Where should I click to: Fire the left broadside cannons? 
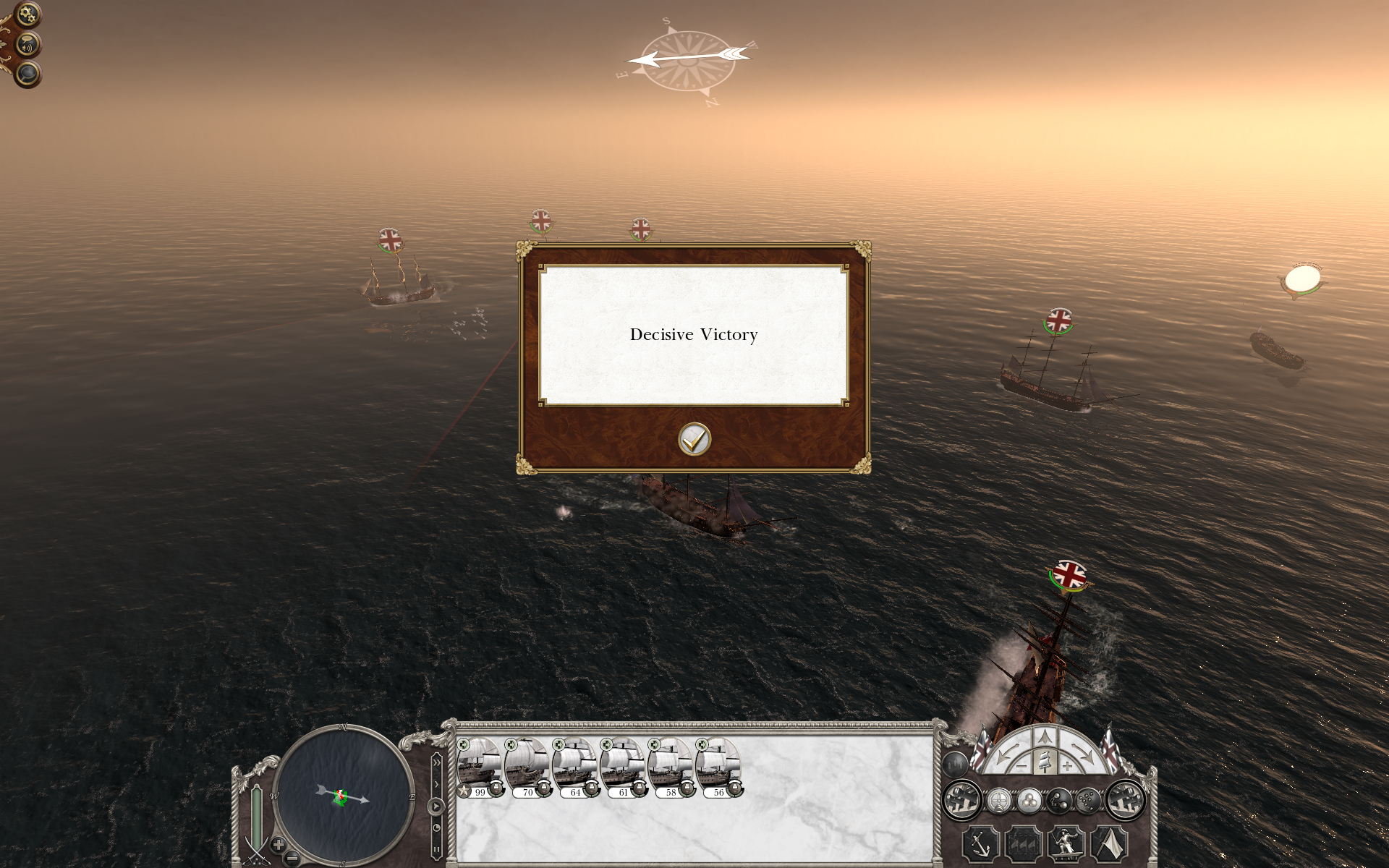coord(960,801)
